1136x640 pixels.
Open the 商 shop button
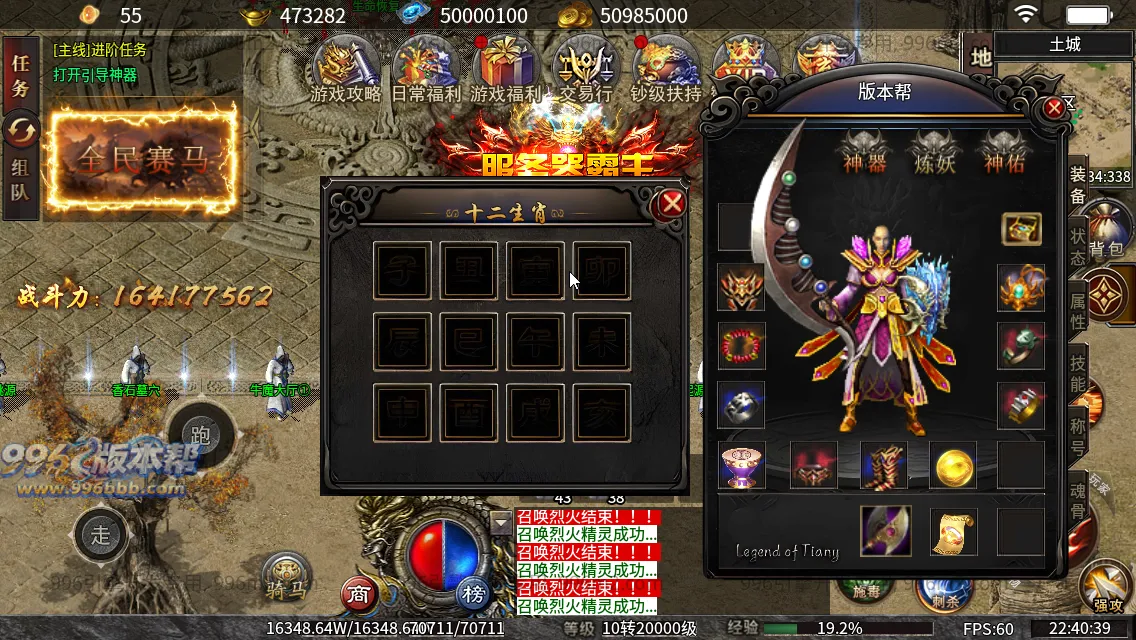pos(359,595)
